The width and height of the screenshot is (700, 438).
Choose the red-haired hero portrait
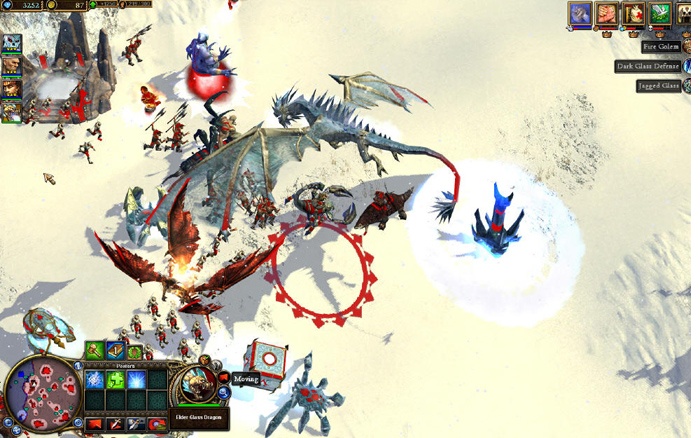tap(11, 88)
